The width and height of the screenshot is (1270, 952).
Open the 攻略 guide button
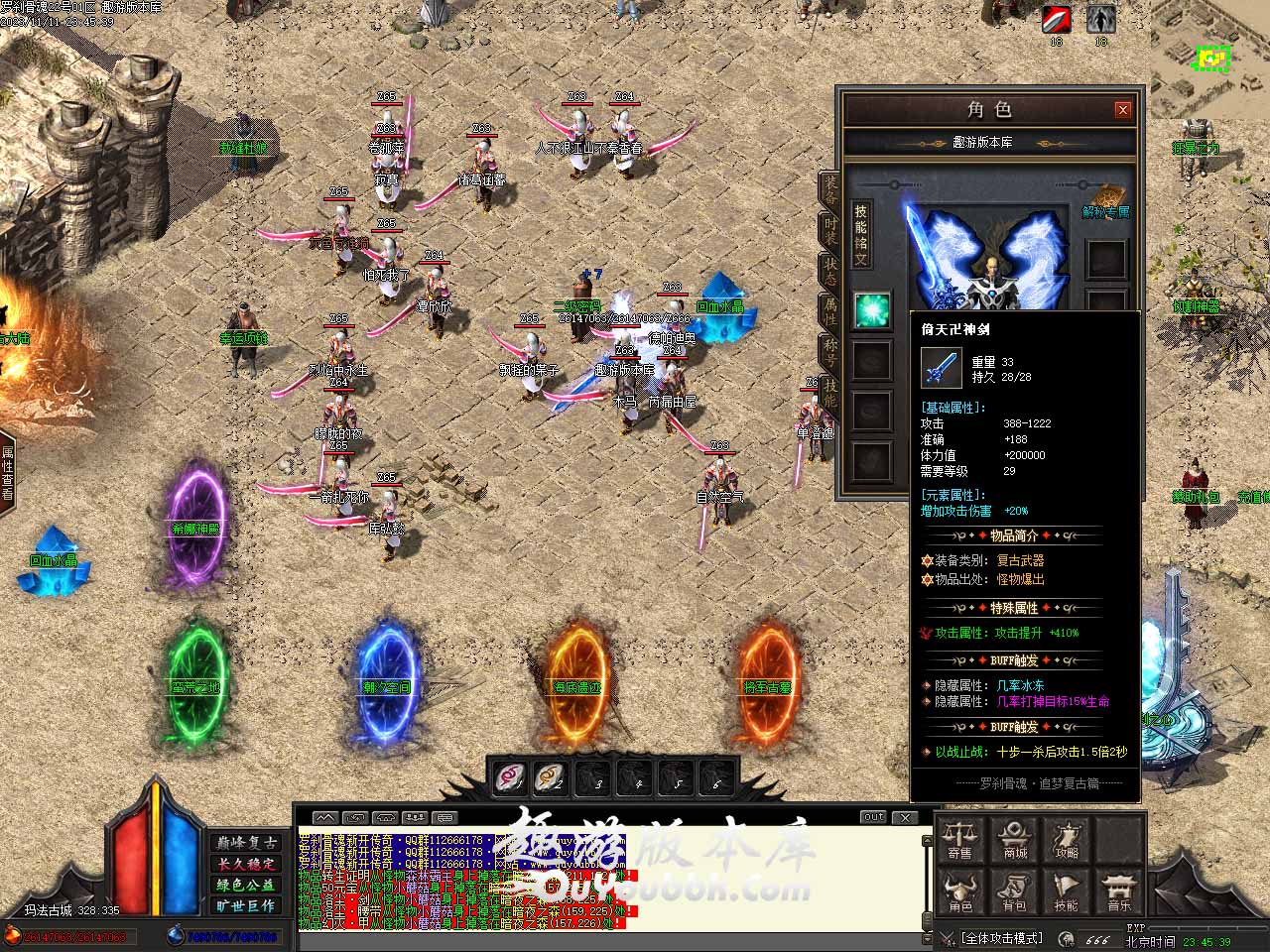(x=1067, y=840)
